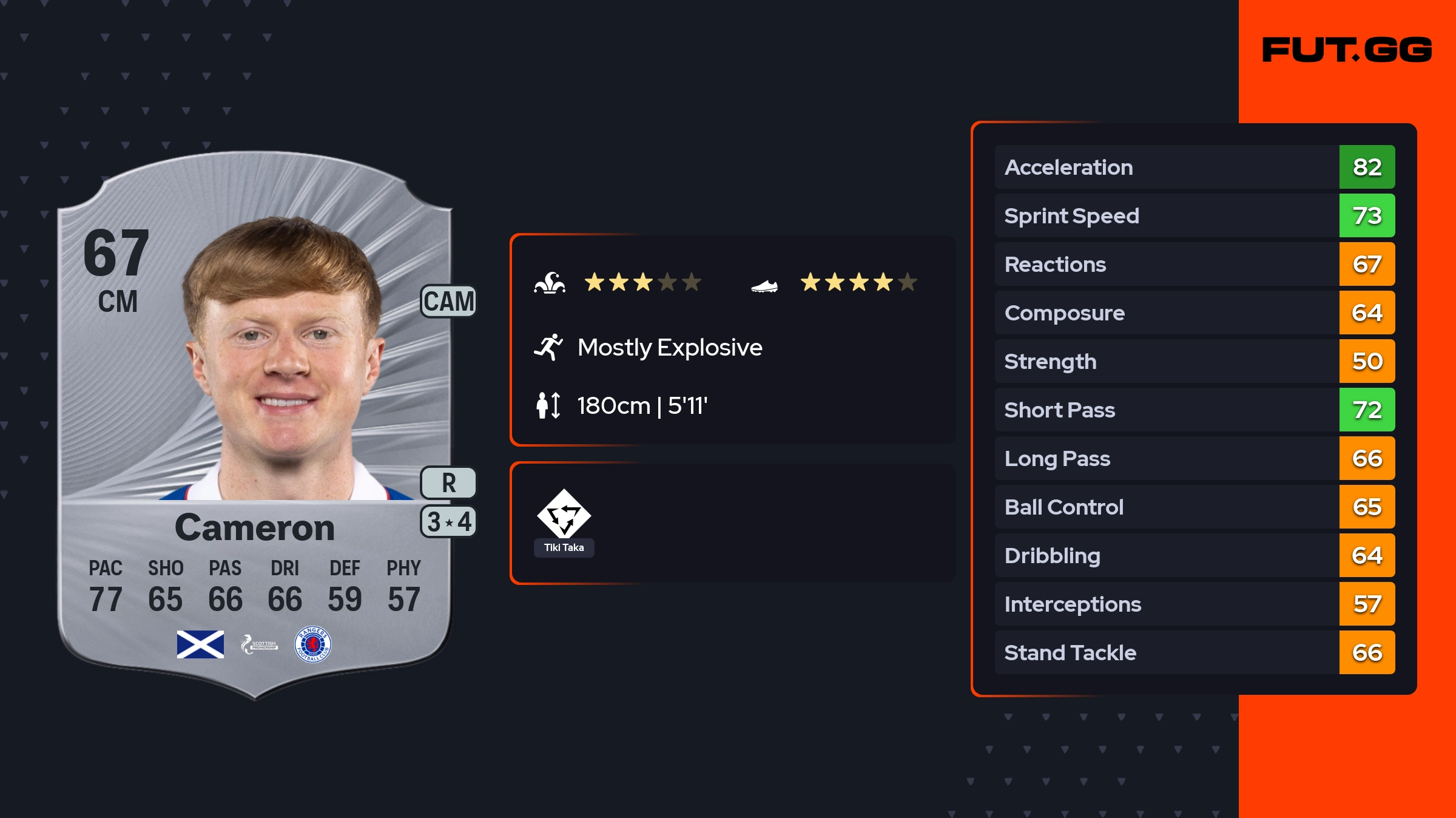Select the Cameron player card
The height and width of the screenshot is (818, 1456).
coord(255,425)
